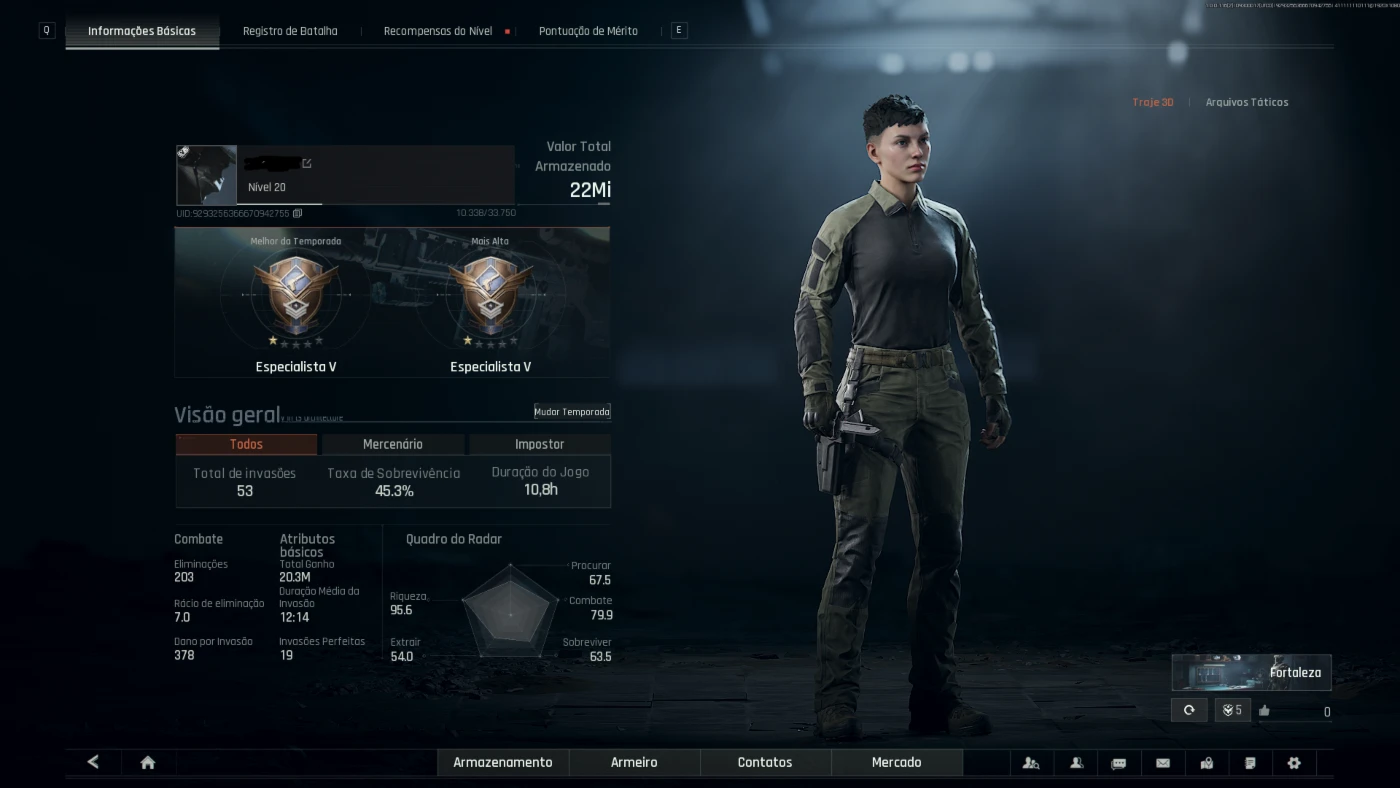This screenshot has height=788, width=1400.
Task: Open settings with the gear icon
Action: (1294, 763)
